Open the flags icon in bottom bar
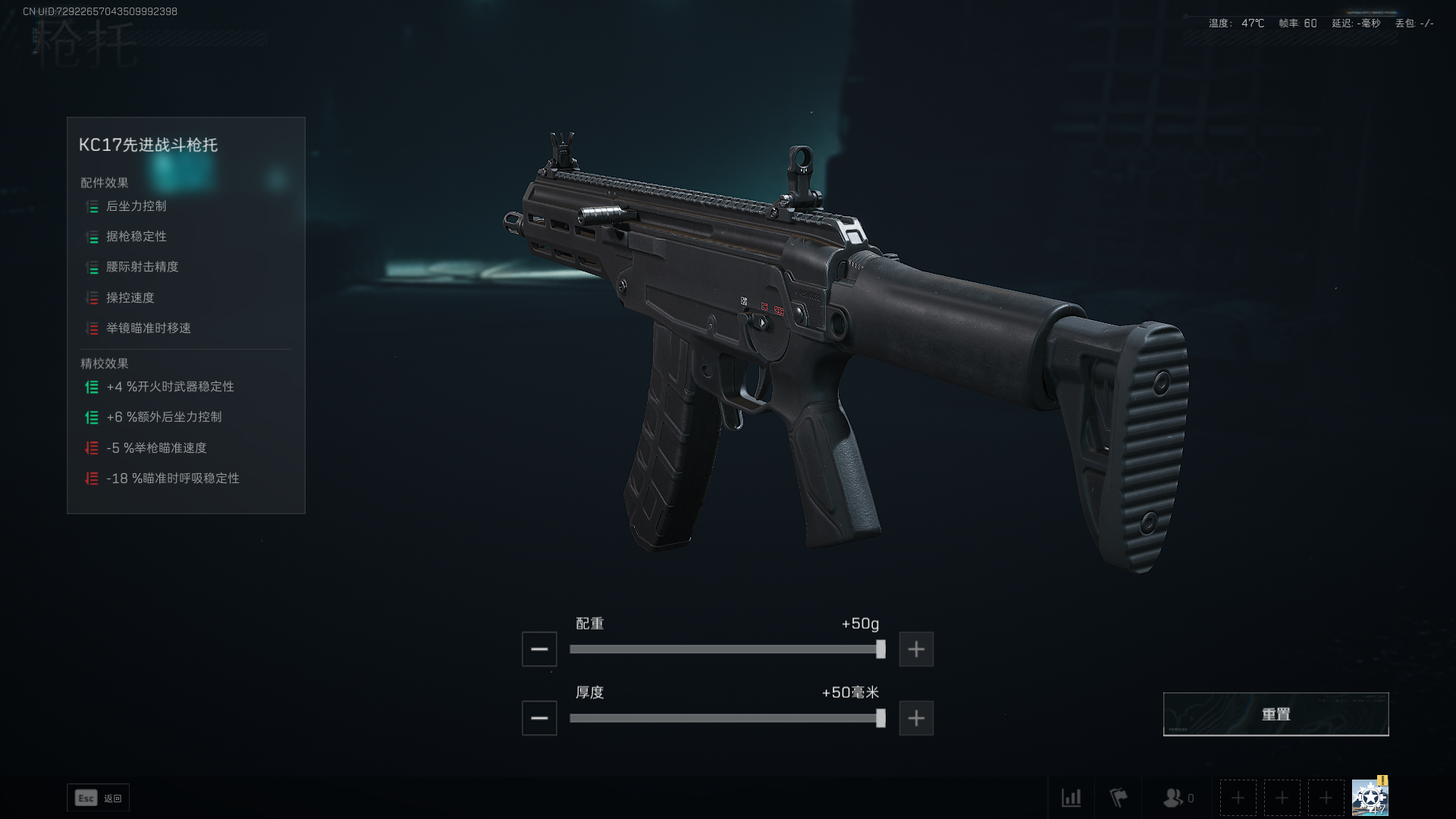Viewport: 1456px width, 819px height. coord(1119,798)
